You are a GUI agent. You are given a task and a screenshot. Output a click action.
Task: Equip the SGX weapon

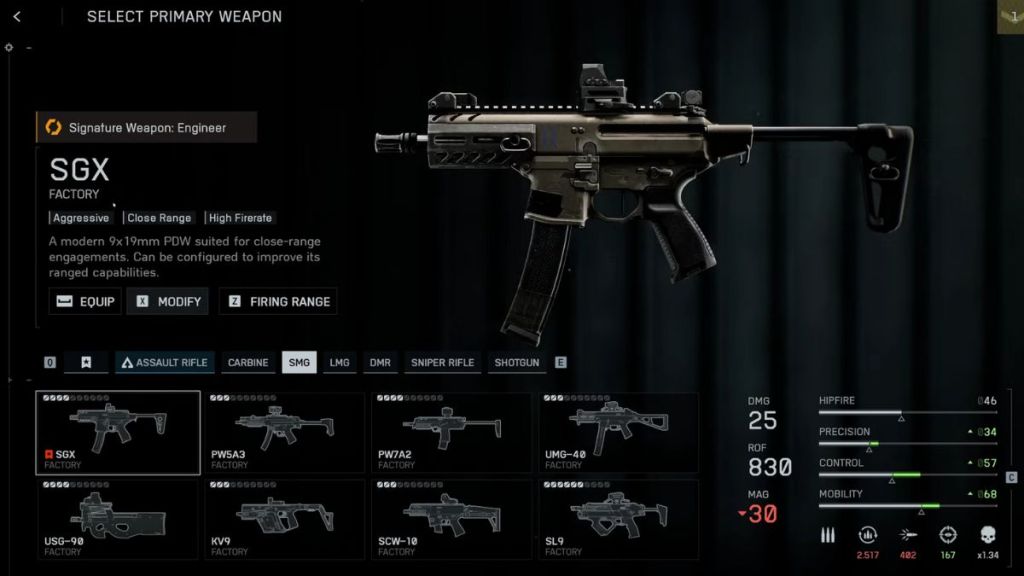click(86, 301)
